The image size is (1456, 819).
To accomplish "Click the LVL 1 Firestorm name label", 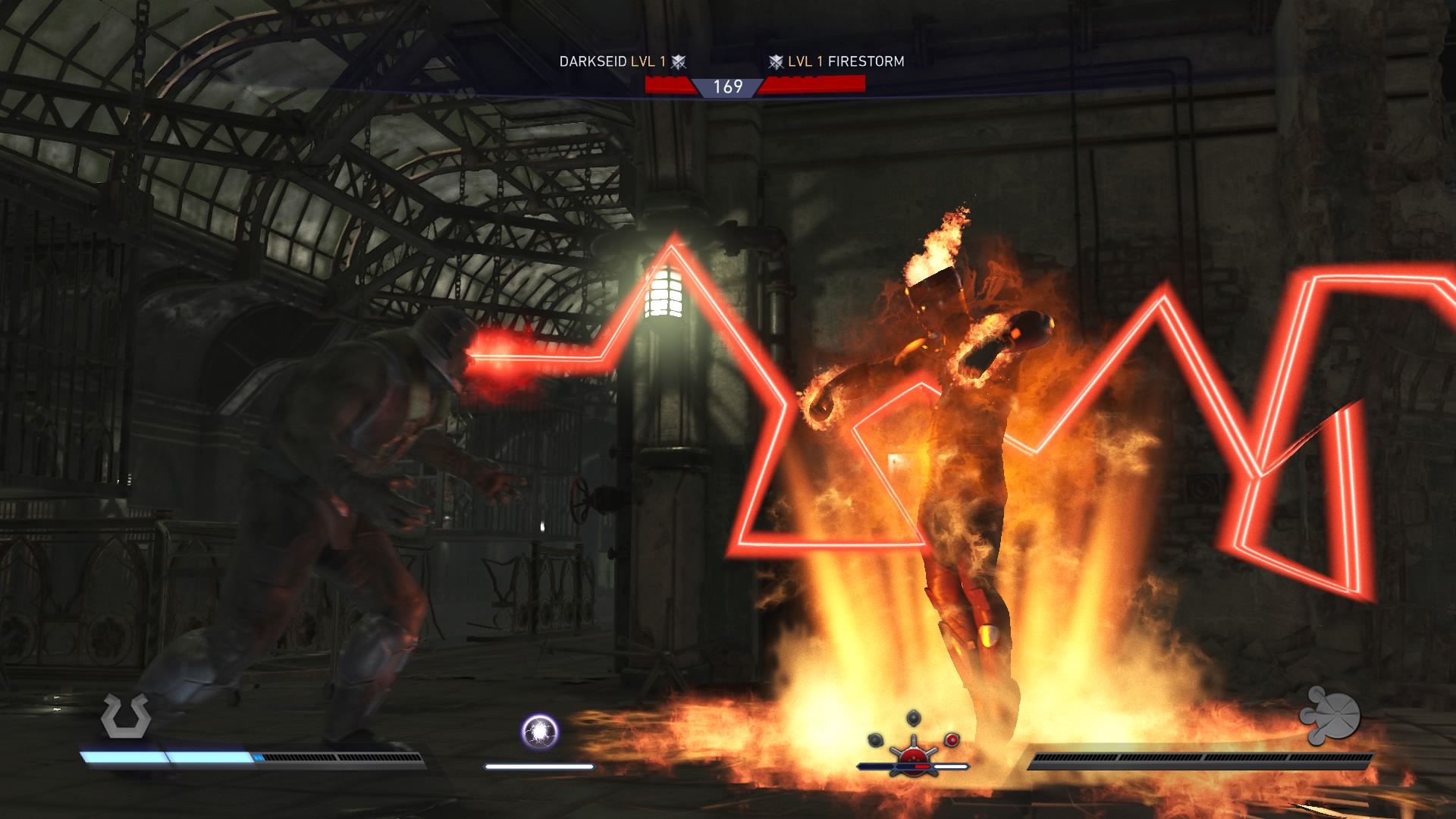I will [x=846, y=61].
